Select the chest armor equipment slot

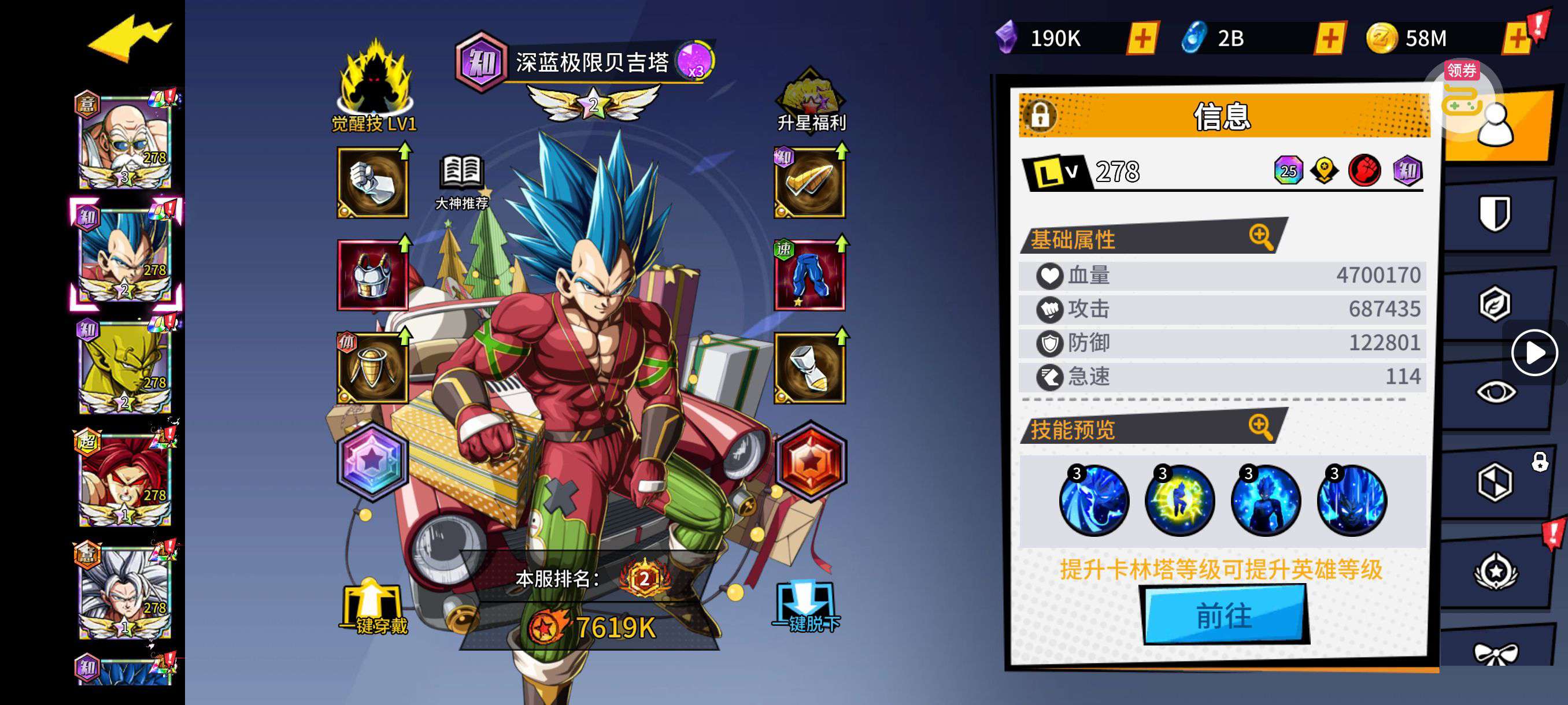pos(372,275)
